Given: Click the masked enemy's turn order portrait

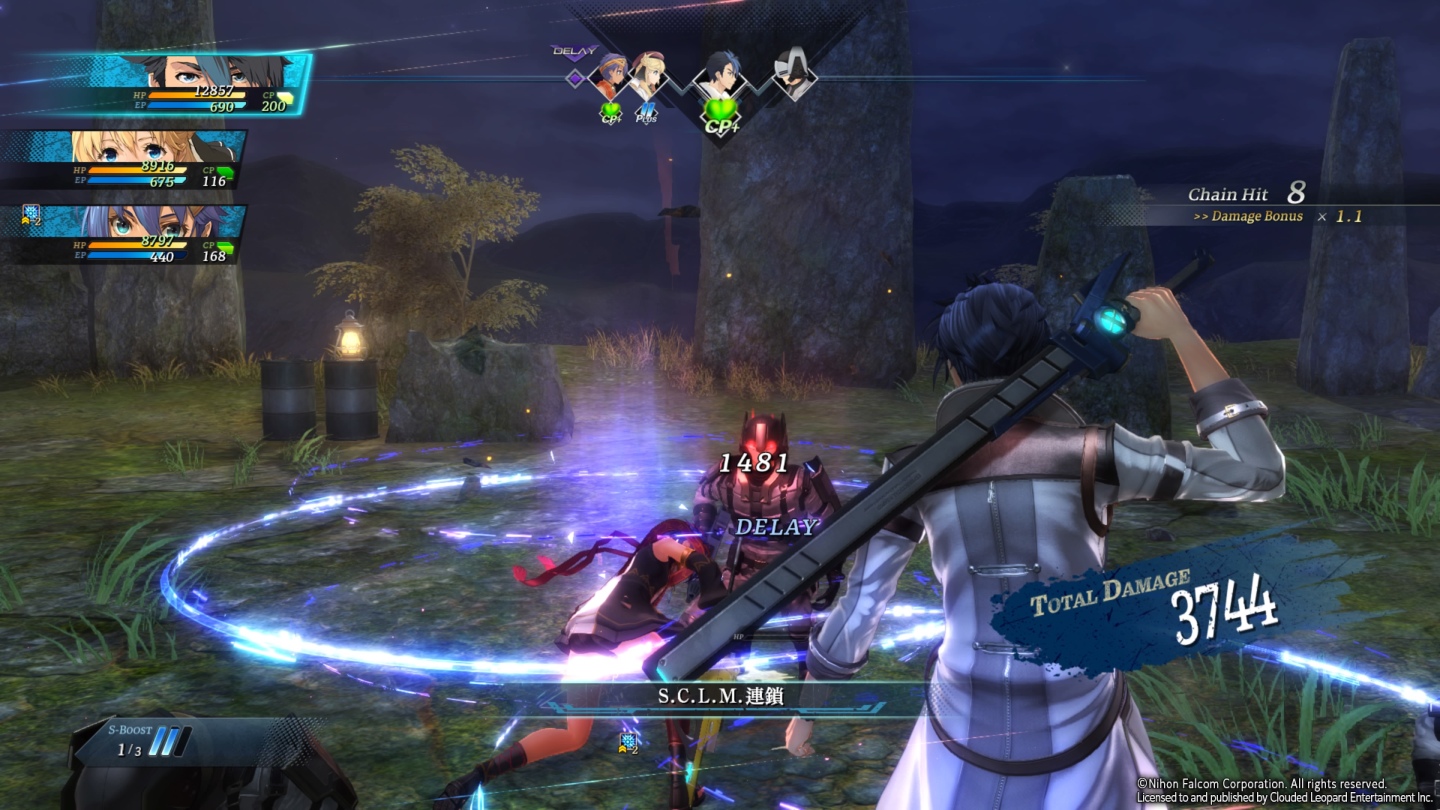Looking at the screenshot, I should [792, 76].
